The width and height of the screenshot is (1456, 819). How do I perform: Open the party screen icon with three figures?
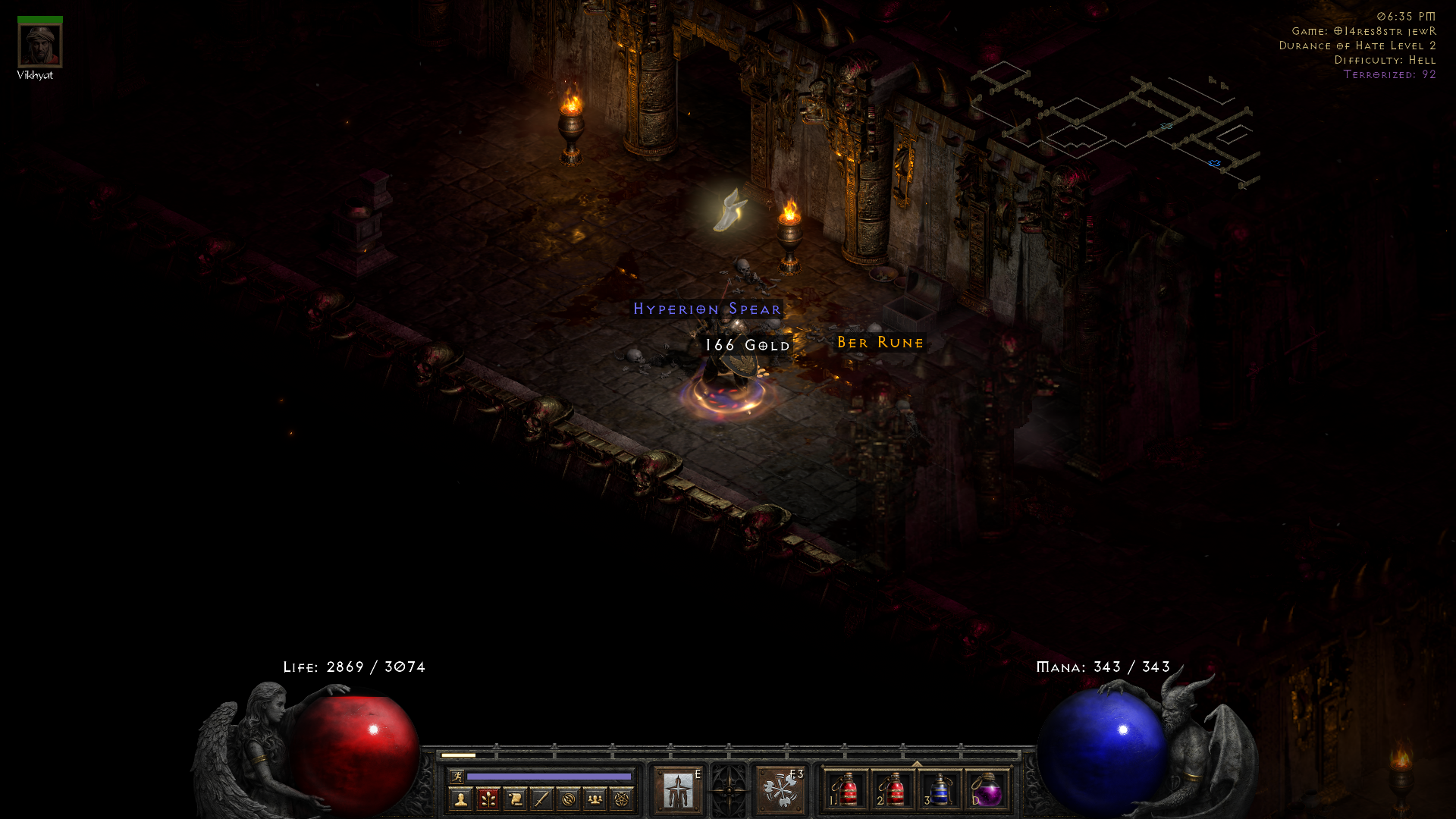point(595,798)
